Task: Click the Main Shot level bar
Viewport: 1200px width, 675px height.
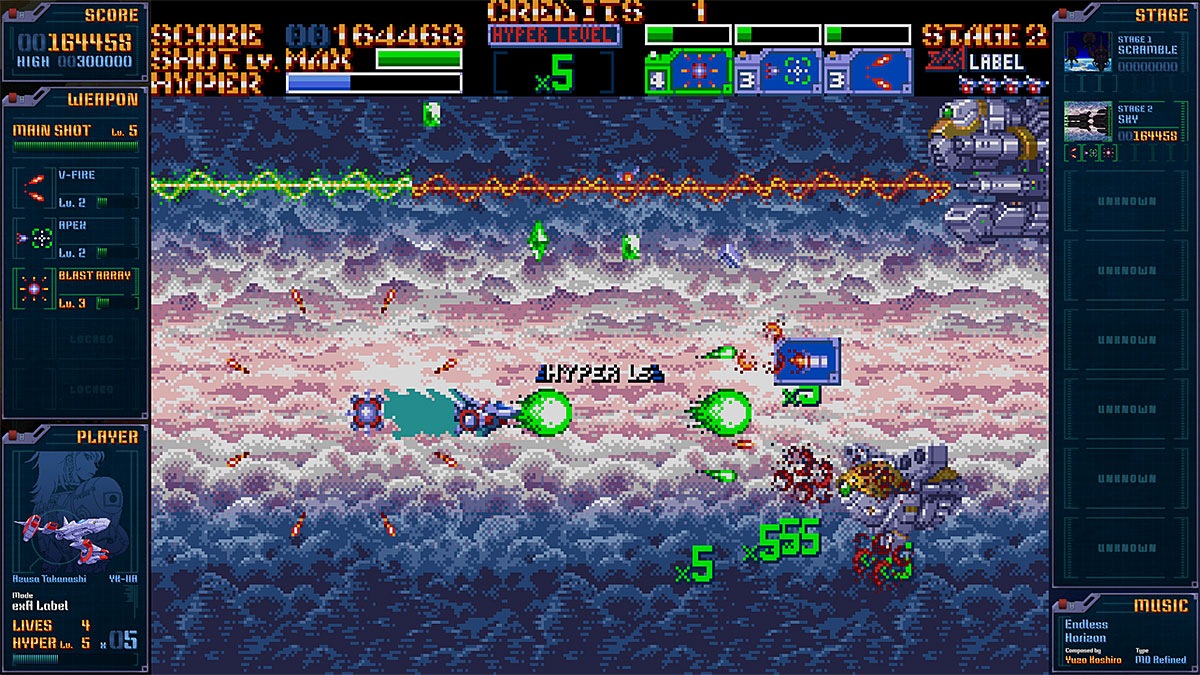Action: tap(76, 146)
